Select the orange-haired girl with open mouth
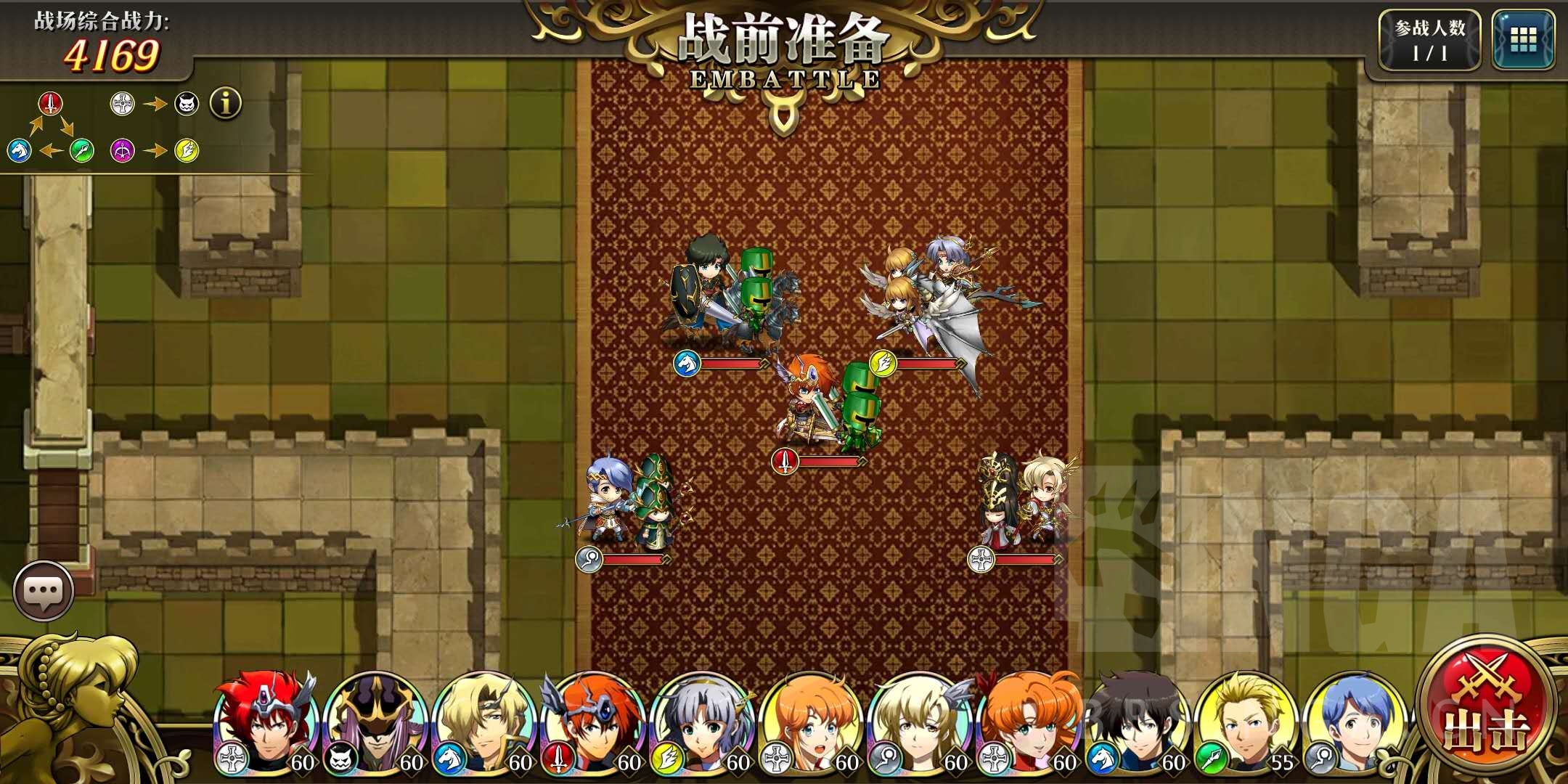This screenshot has width=1568, height=784. pyautogui.click(x=812, y=723)
